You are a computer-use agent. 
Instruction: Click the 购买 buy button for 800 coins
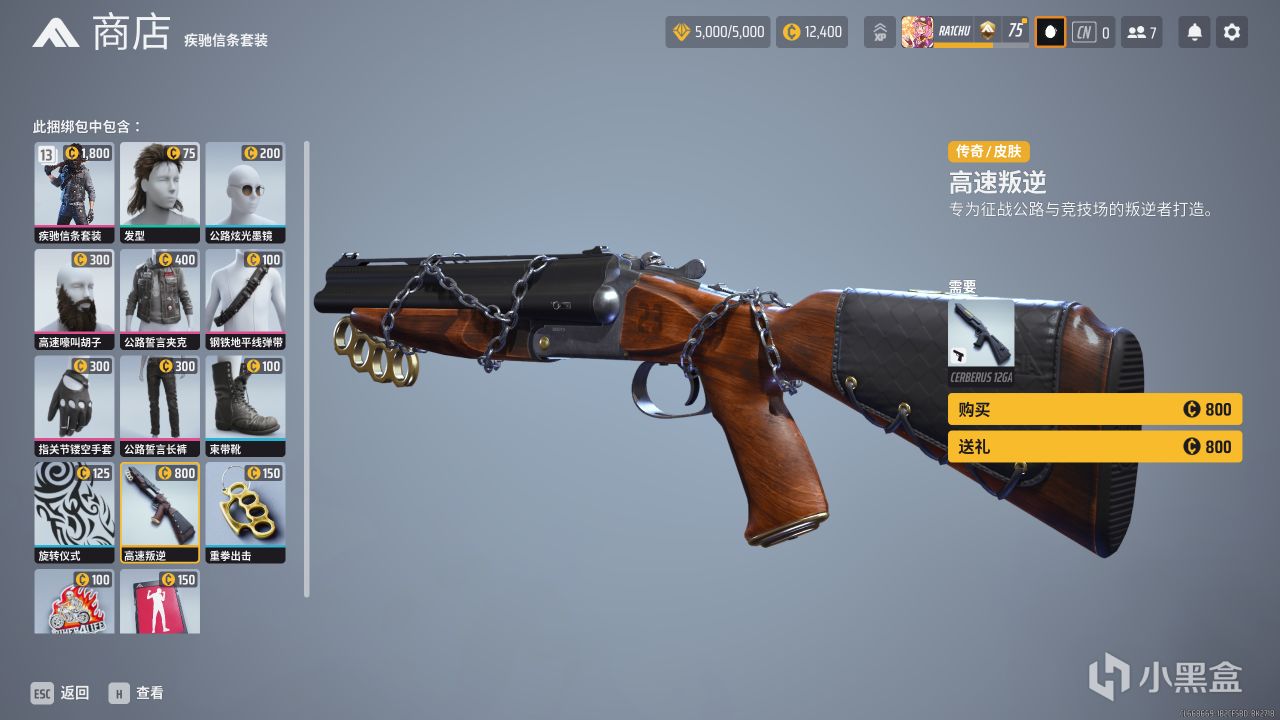[x=1094, y=409]
